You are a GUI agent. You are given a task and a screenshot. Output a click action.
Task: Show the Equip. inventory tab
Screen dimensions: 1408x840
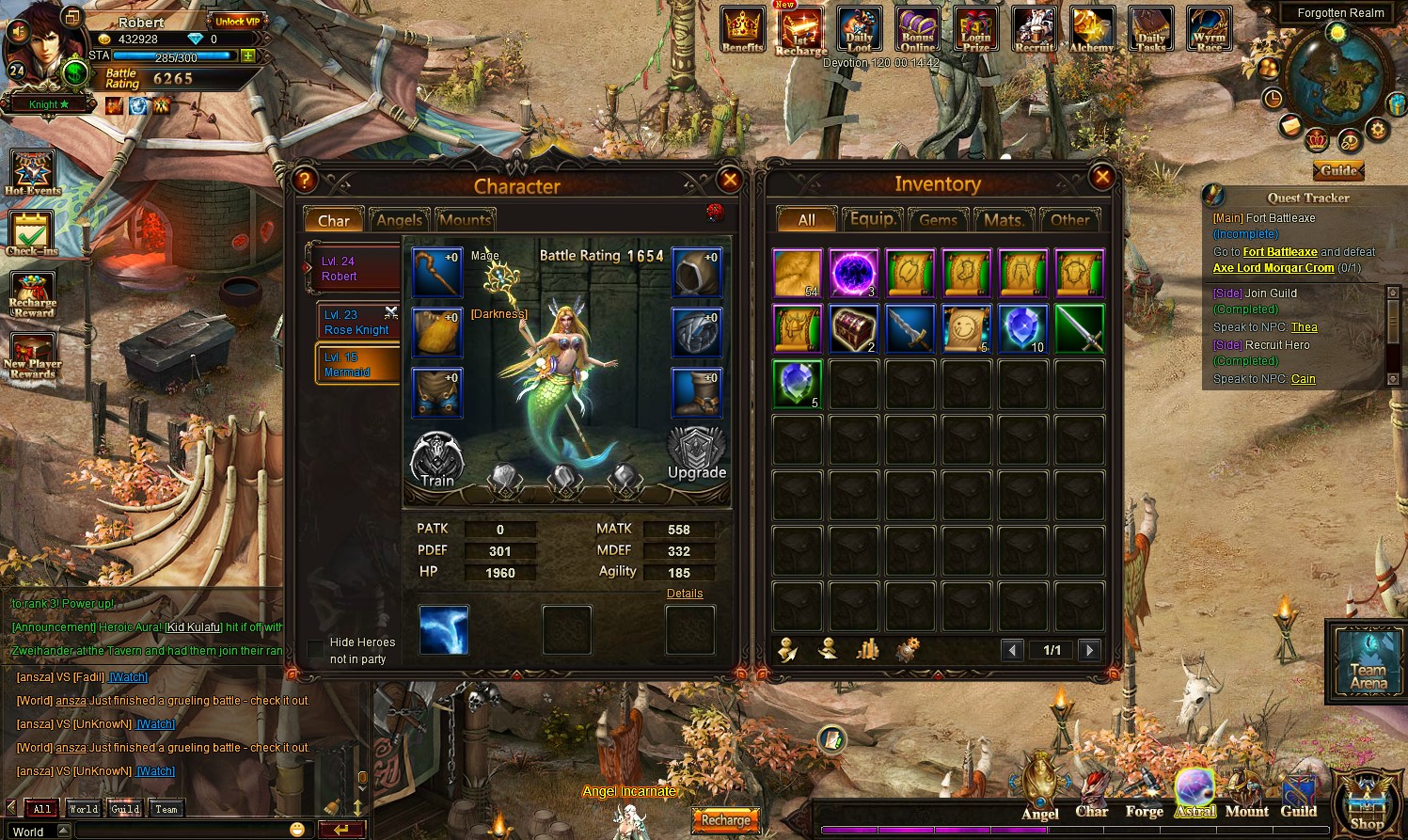(x=873, y=220)
